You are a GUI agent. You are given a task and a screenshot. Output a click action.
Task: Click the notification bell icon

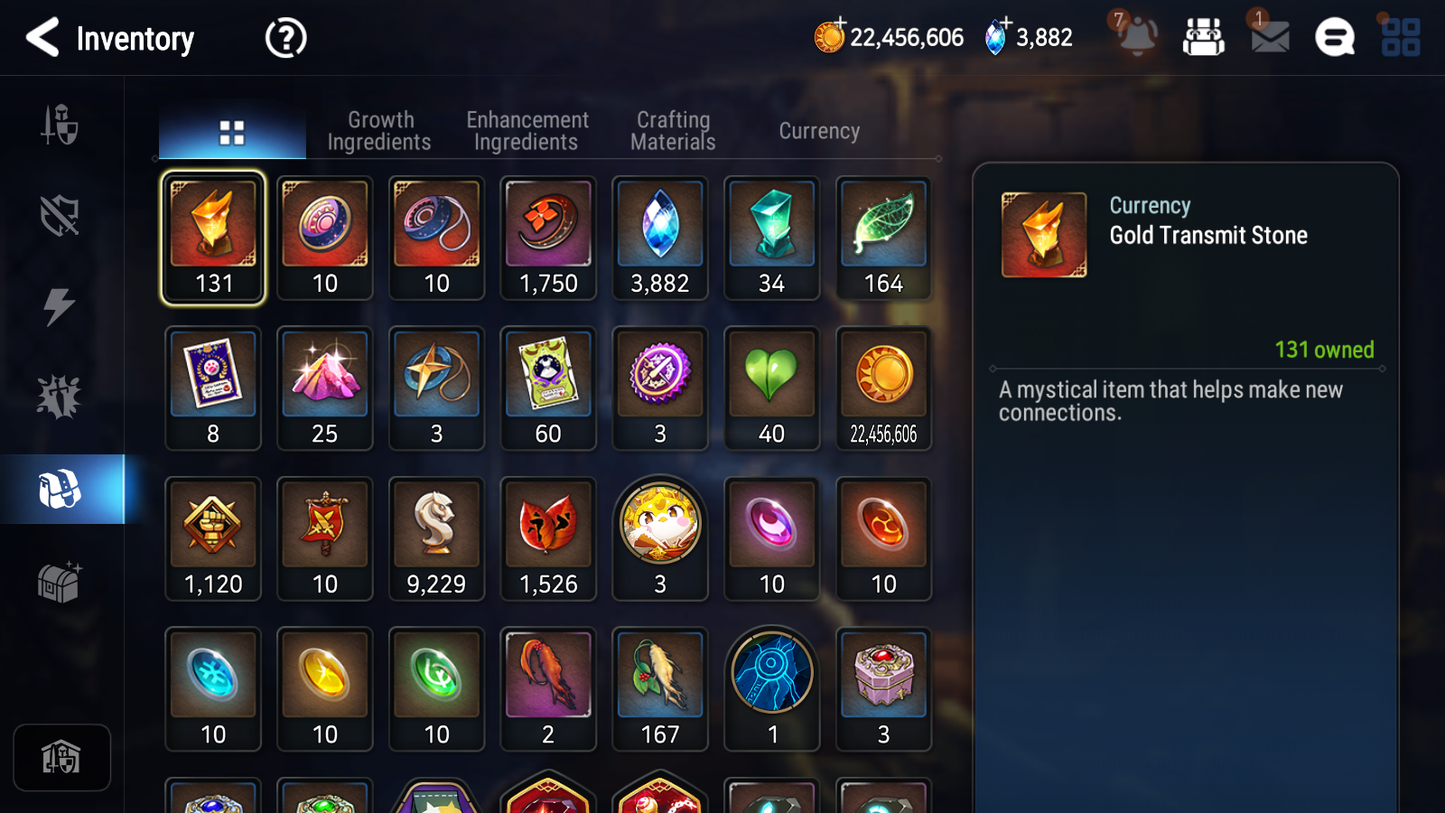(x=1138, y=37)
